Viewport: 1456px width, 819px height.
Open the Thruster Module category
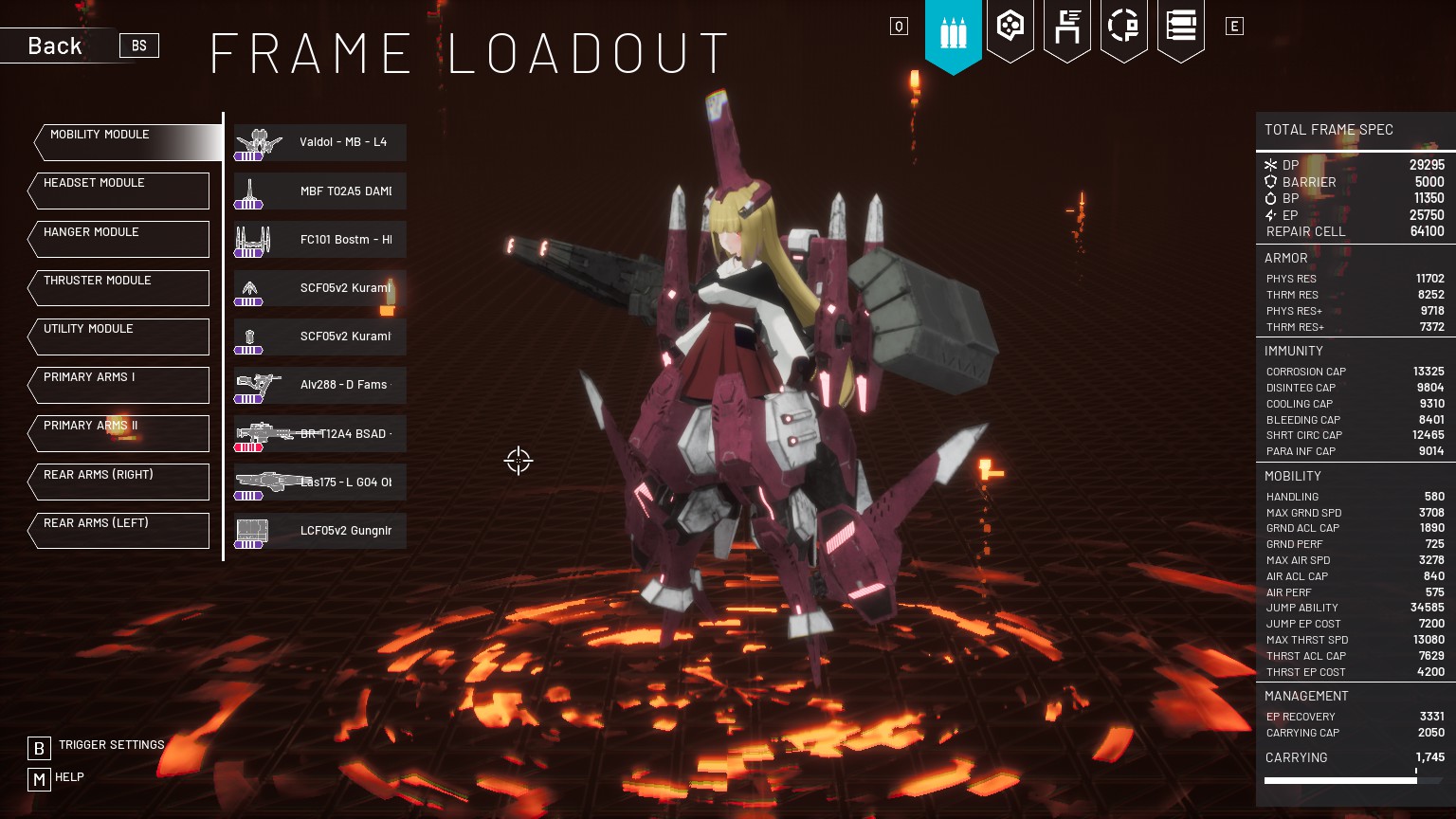[x=119, y=288]
